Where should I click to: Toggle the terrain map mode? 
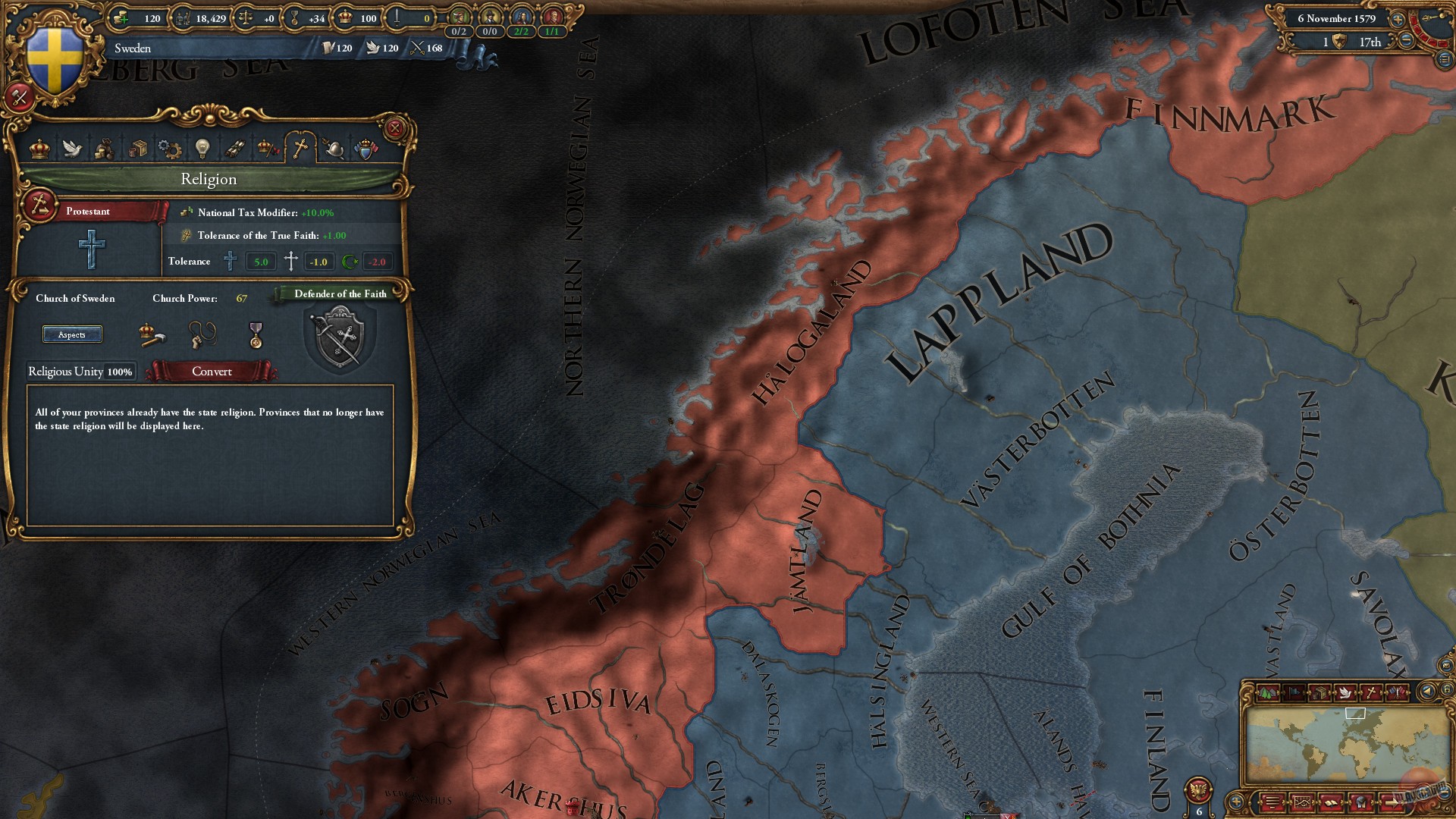[1266, 692]
